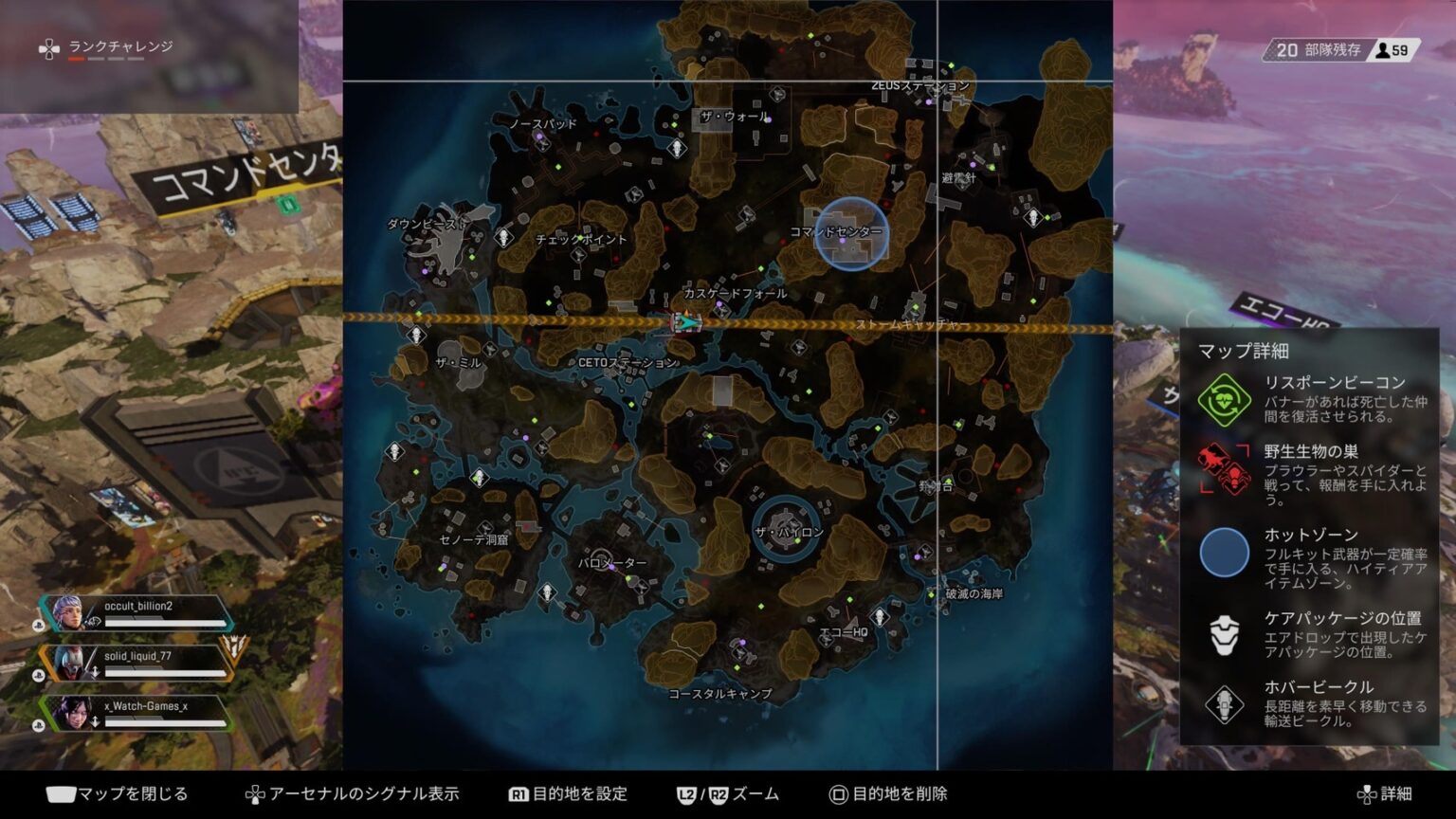Select teammate occult_billion2's banner
Viewport: 1456px width, 819px height.
click(x=137, y=613)
